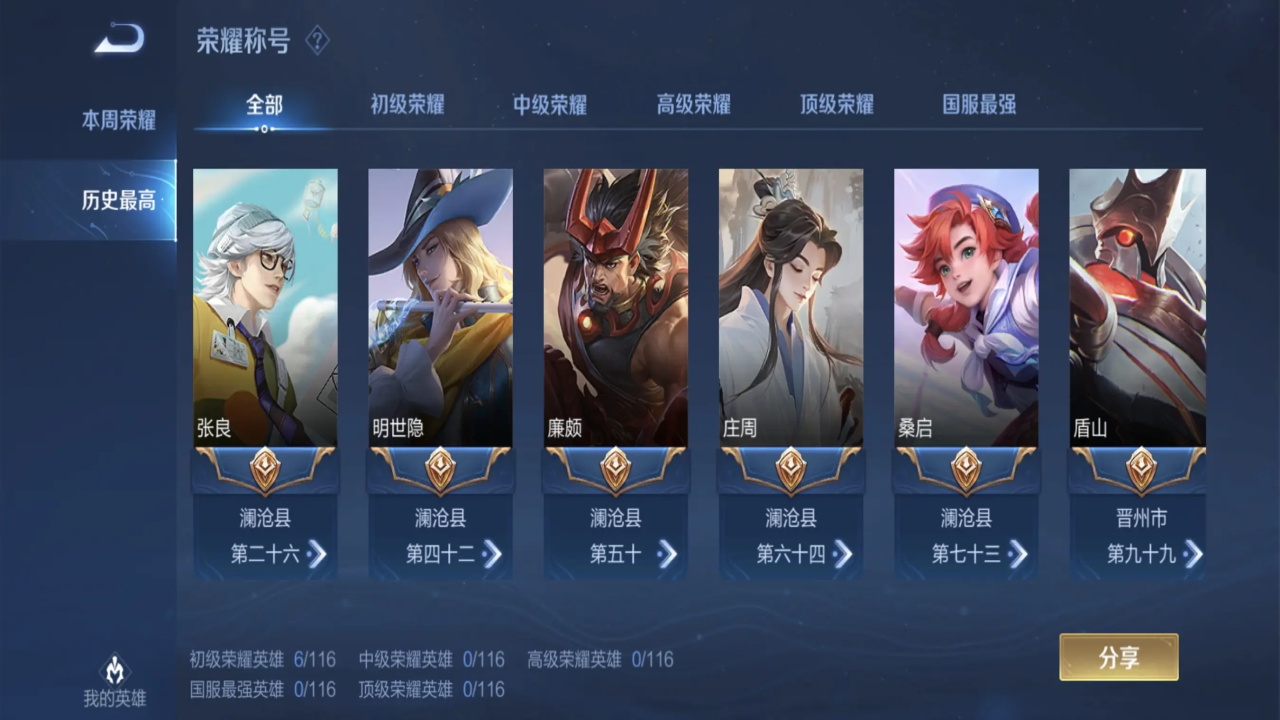1280x720 pixels.
Task: Open 我的英雄 at the bottom left
Action: [114, 682]
